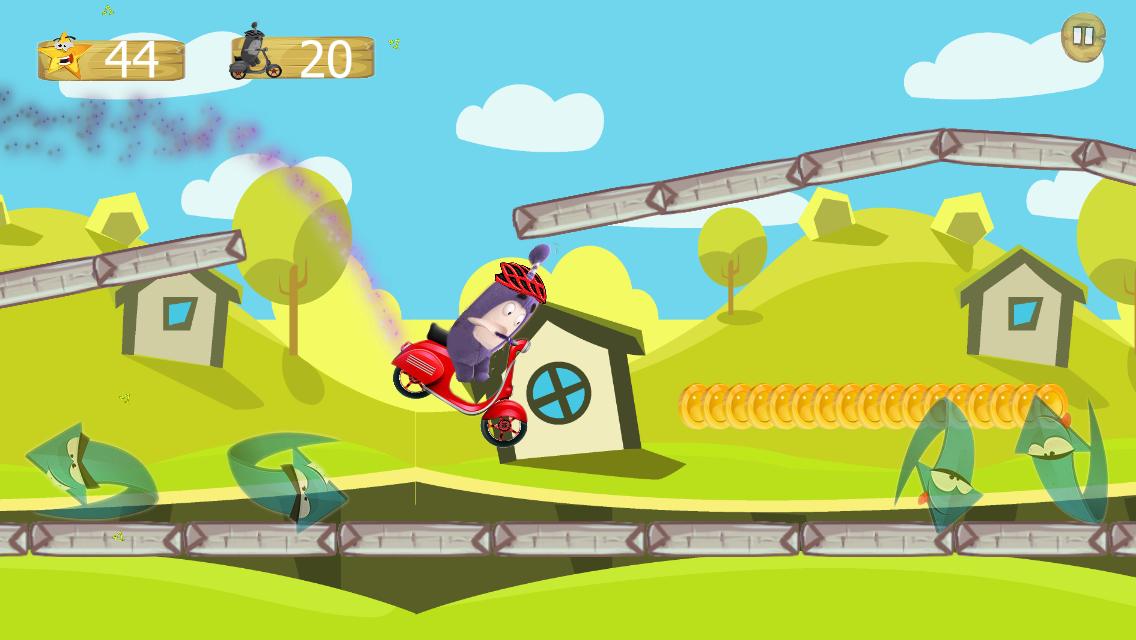Pause the game with the round button
Screen dimensions: 1136x640
(1083, 37)
